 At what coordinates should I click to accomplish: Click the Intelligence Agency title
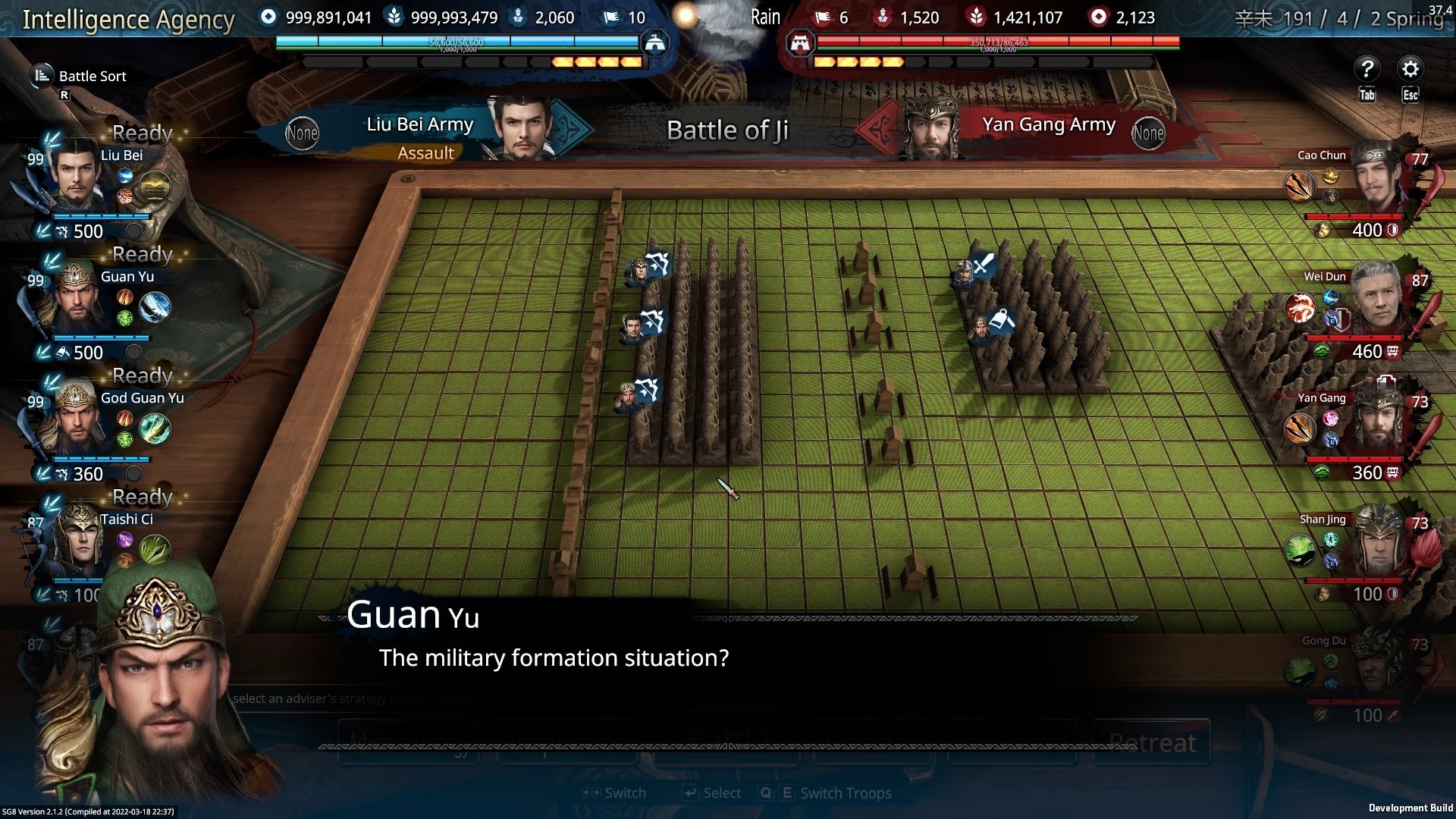click(x=128, y=20)
